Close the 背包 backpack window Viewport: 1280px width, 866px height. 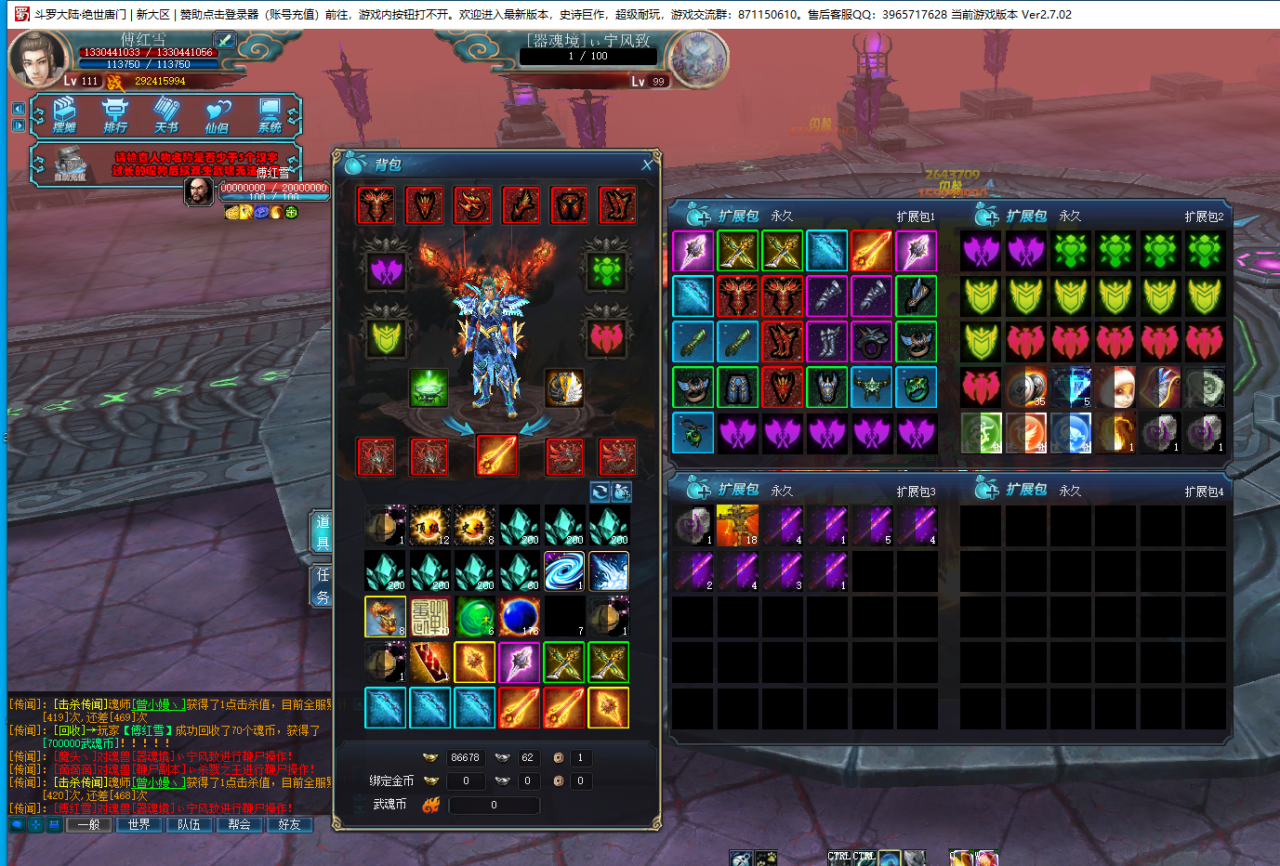coord(647,165)
